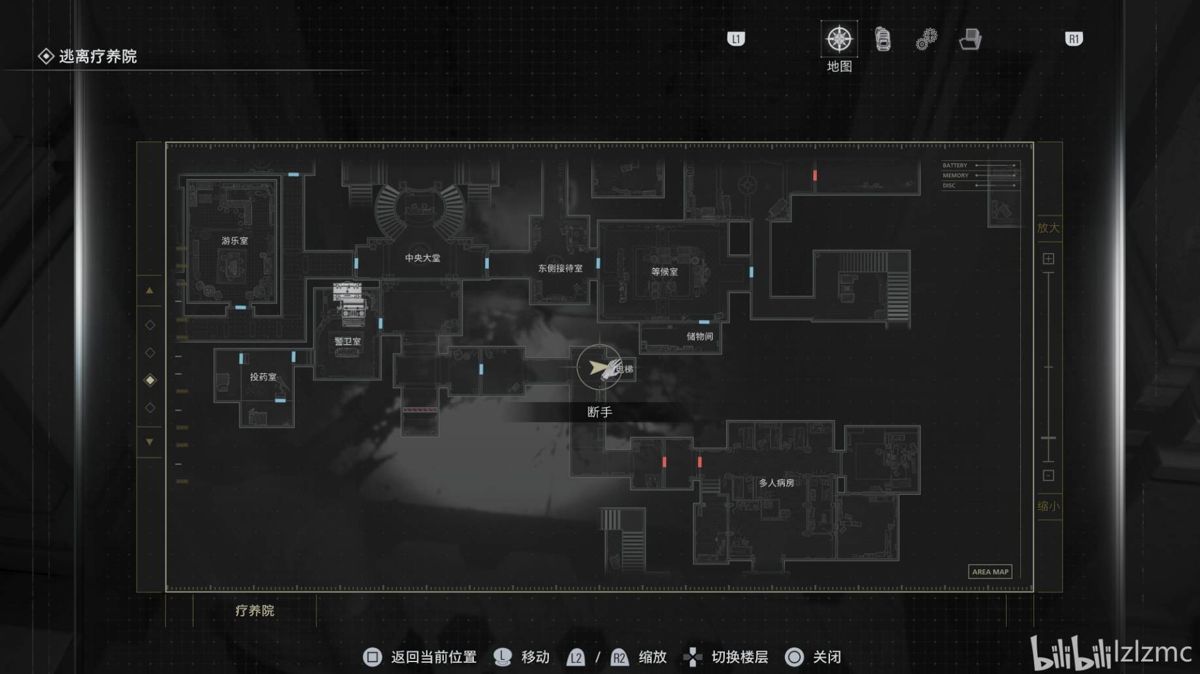Pick the 等候室 room on the map
The image size is (1200, 674).
click(664, 271)
